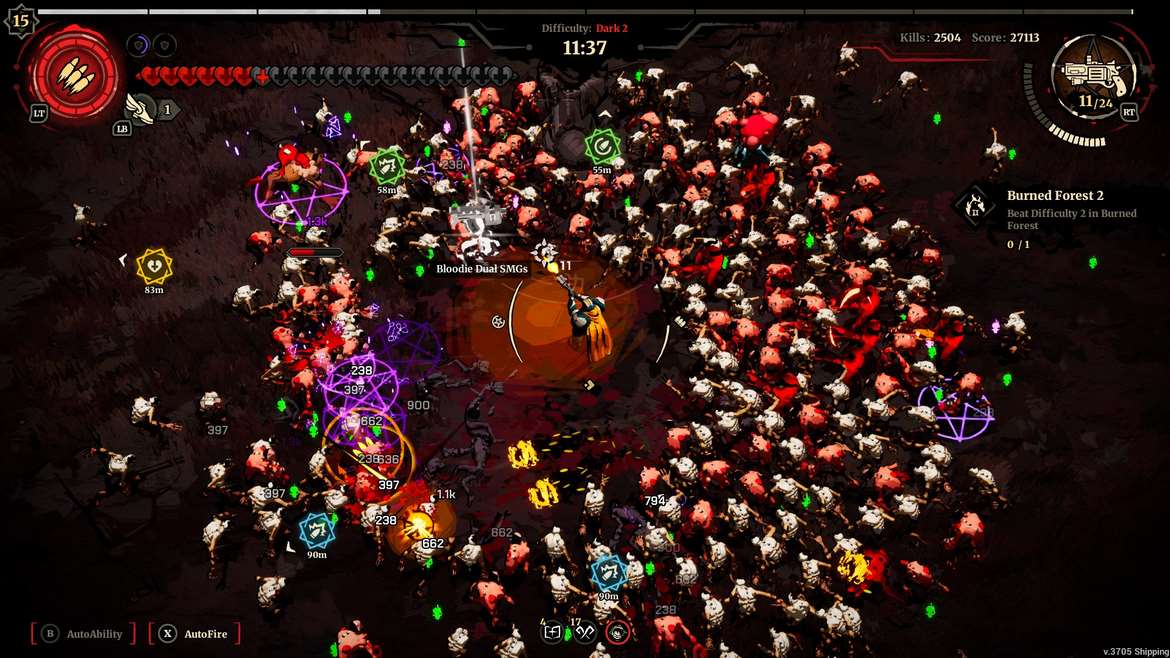Click the green marker labeled 55m

[601, 147]
